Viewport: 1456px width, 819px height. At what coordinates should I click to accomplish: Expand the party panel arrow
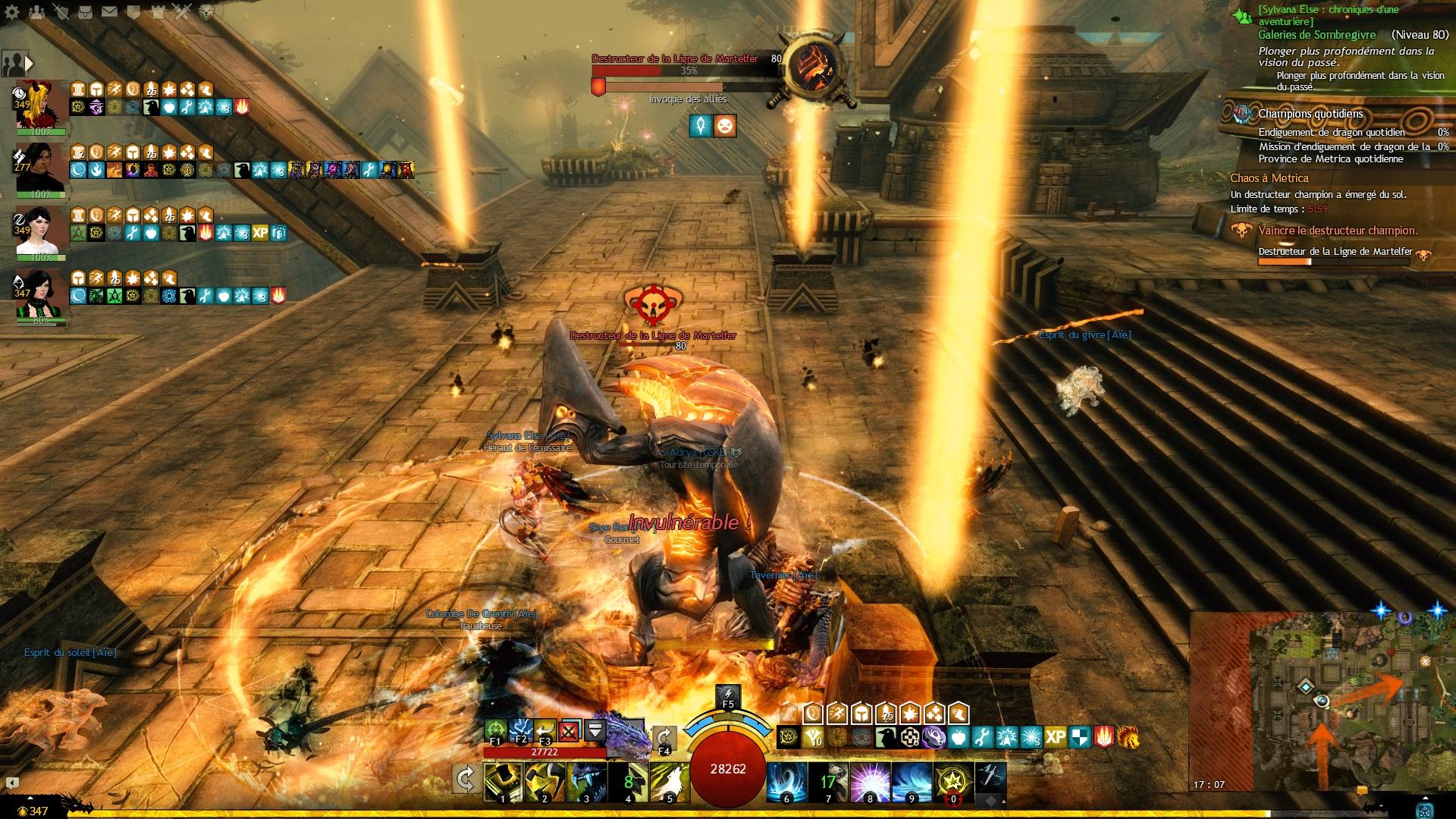29,63
